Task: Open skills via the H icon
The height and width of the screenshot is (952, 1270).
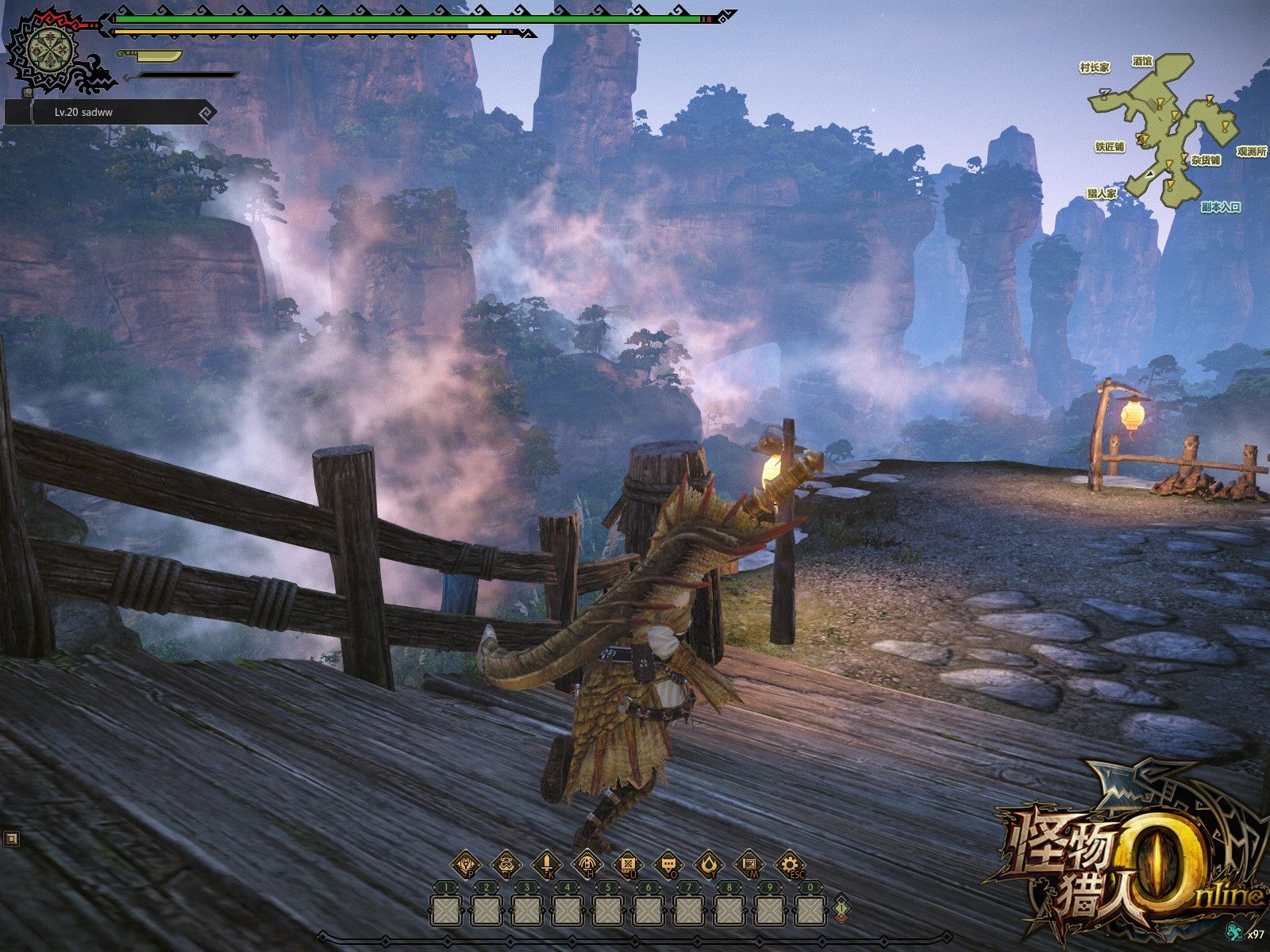Action: [x=587, y=865]
